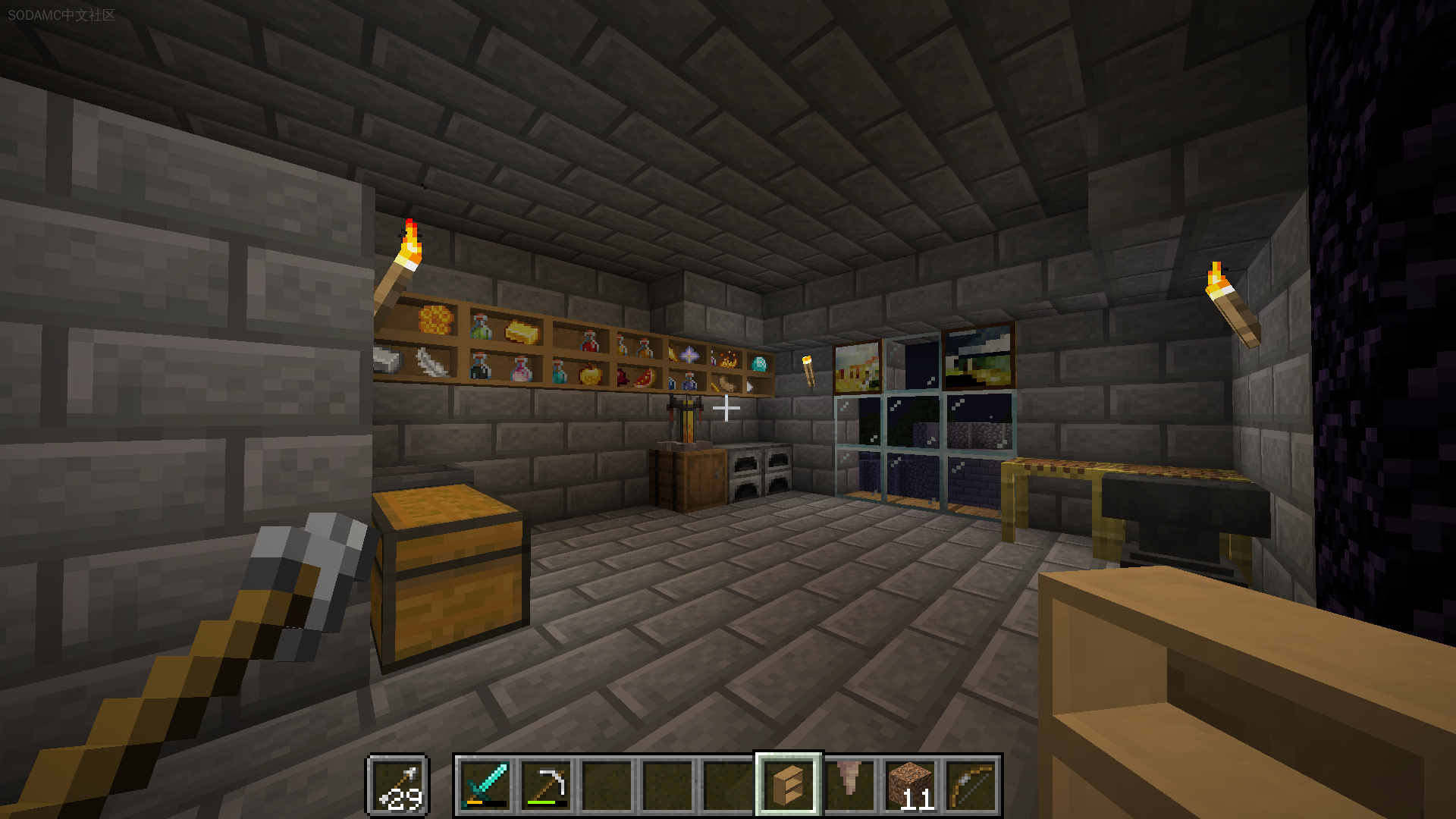Pick the pointed dripstone hotbar slot
Screen dimensions: 1456x819
849,786
